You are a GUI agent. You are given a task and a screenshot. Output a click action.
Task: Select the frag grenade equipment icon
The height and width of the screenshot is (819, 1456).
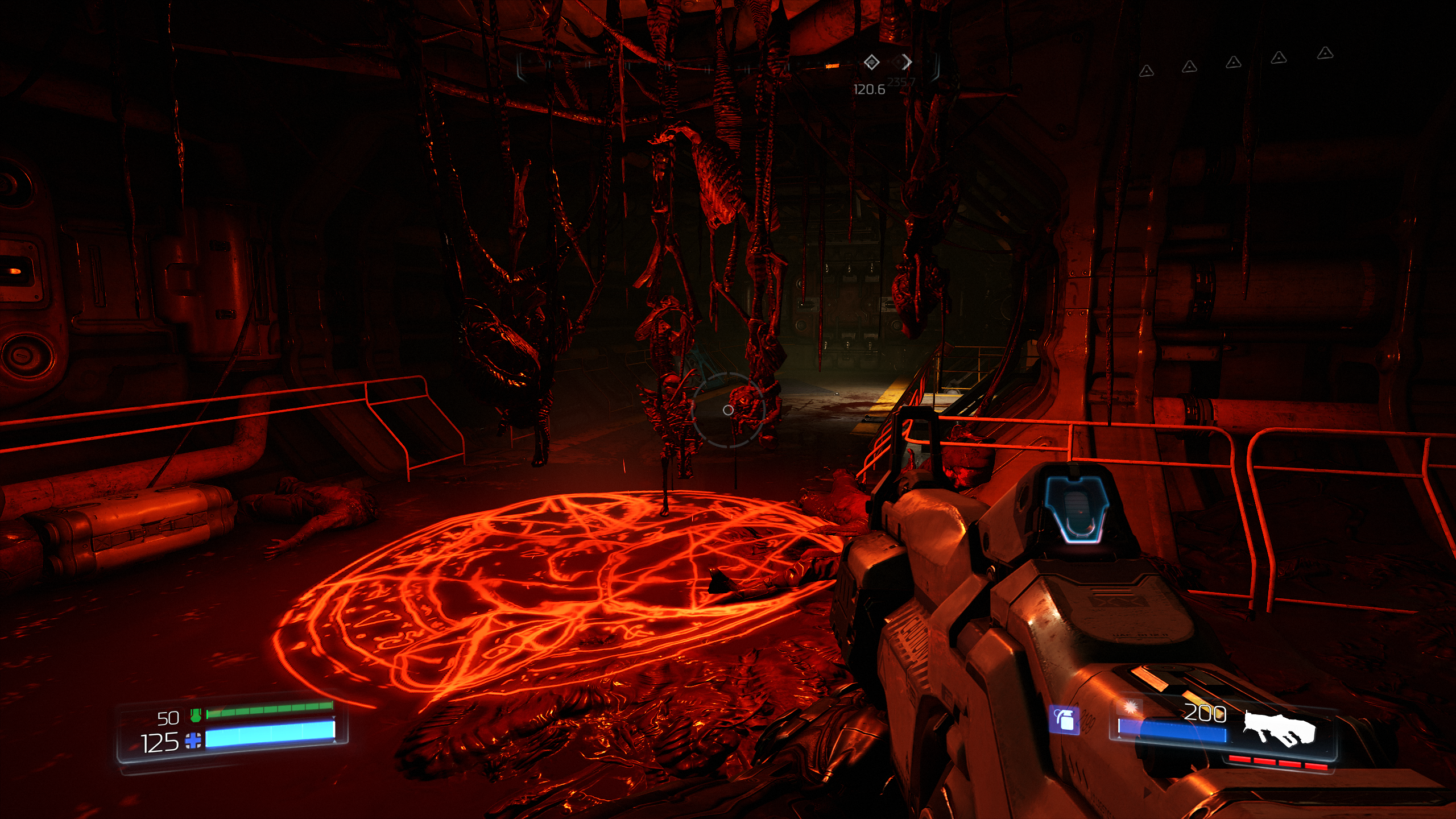tap(1065, 721)
